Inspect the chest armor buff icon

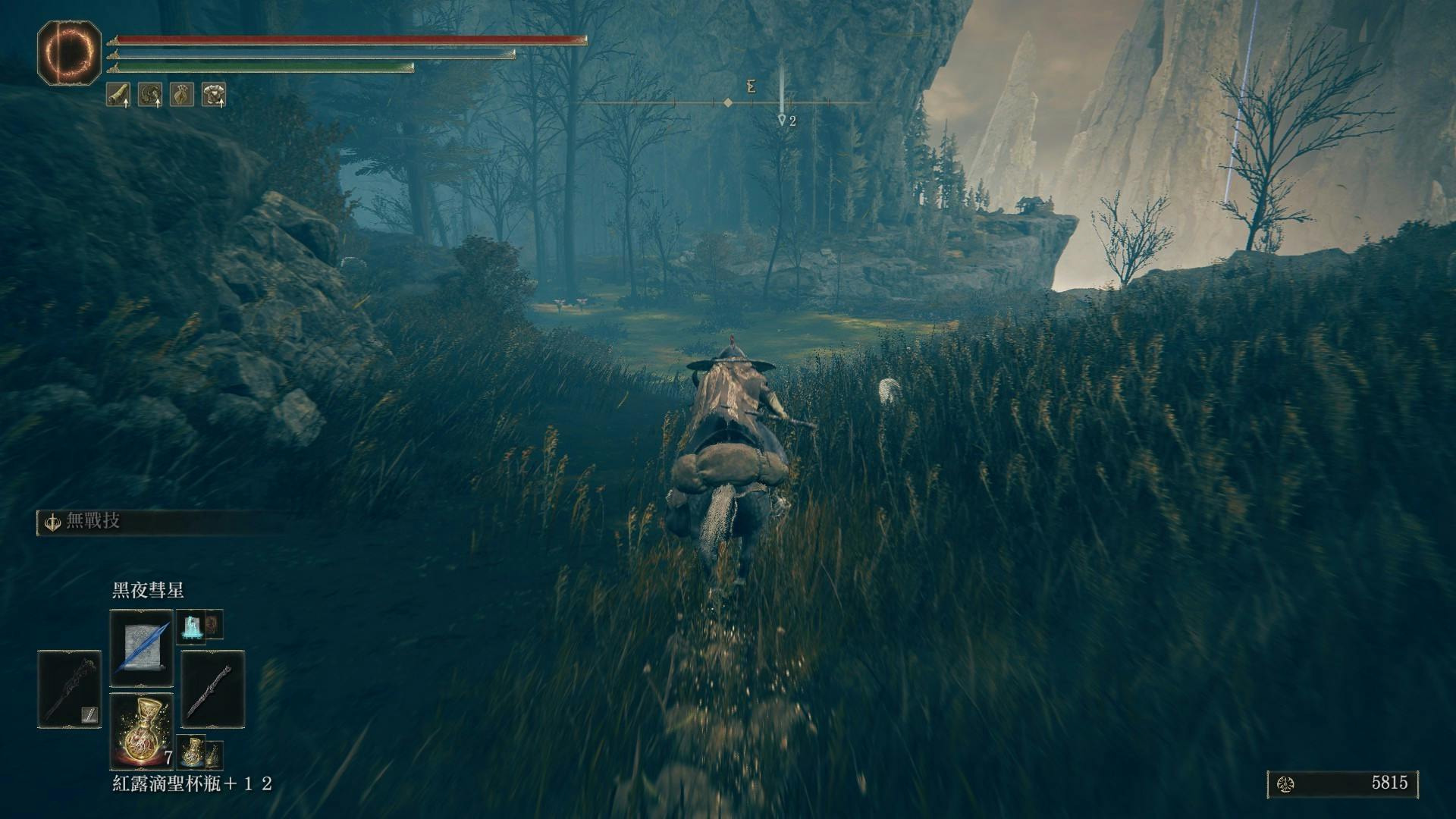pyautogui.click(x=214, y=95)
